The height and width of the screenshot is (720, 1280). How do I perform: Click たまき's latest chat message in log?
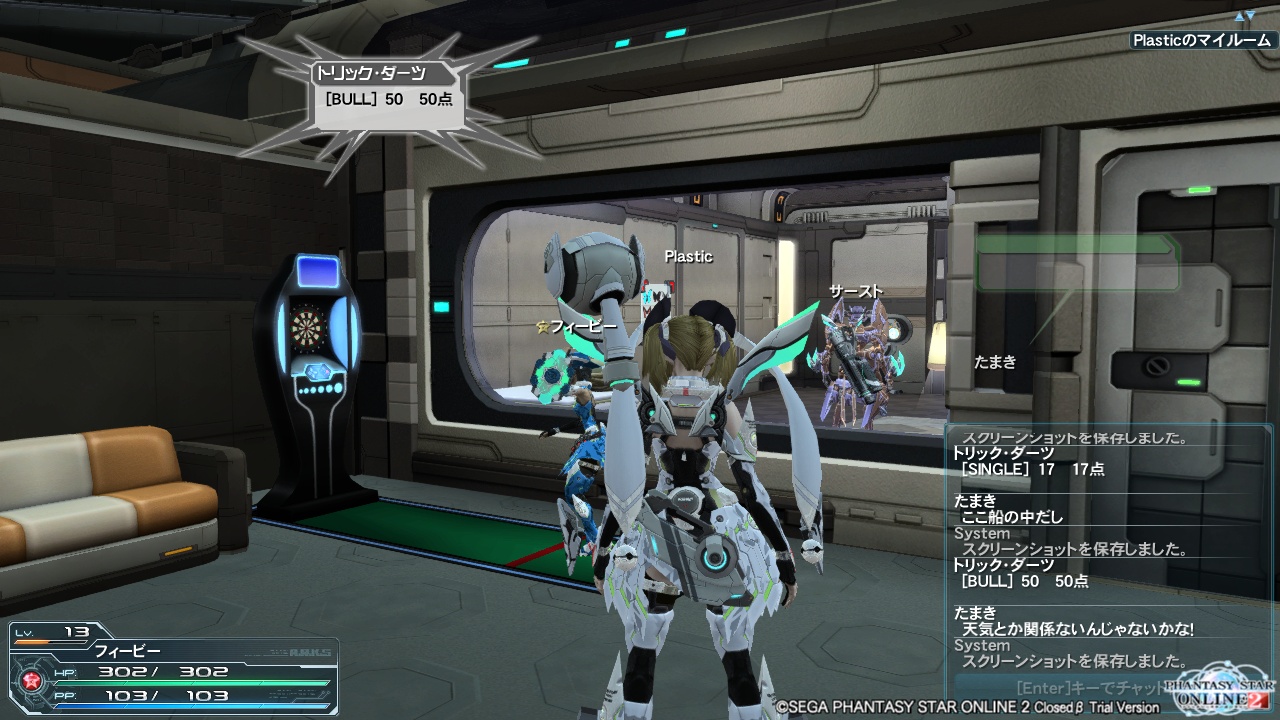point(1078,629)
